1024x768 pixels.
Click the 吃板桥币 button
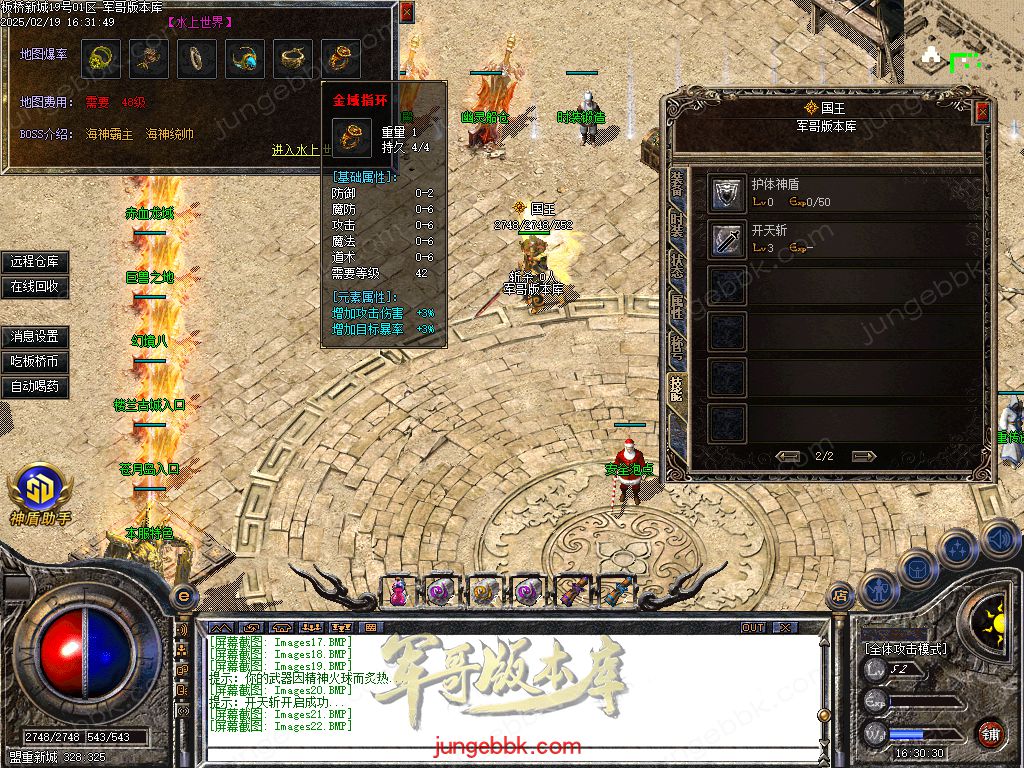tap(35, 361)
